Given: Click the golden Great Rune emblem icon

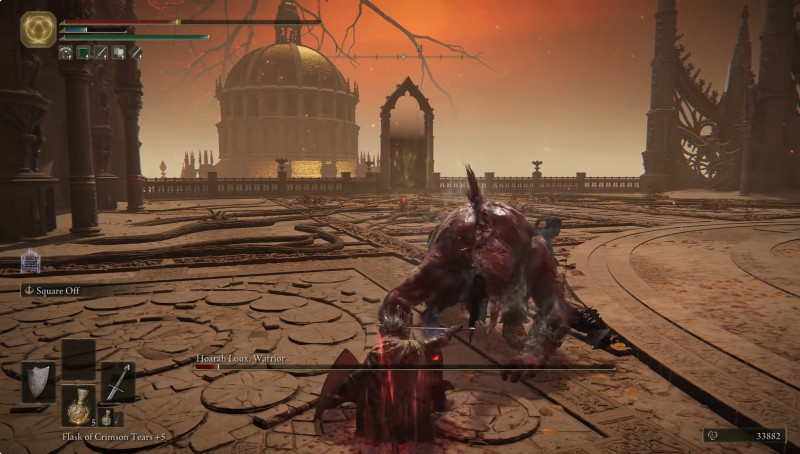Looking at the screenshot, I should click(x=38, y=29).
